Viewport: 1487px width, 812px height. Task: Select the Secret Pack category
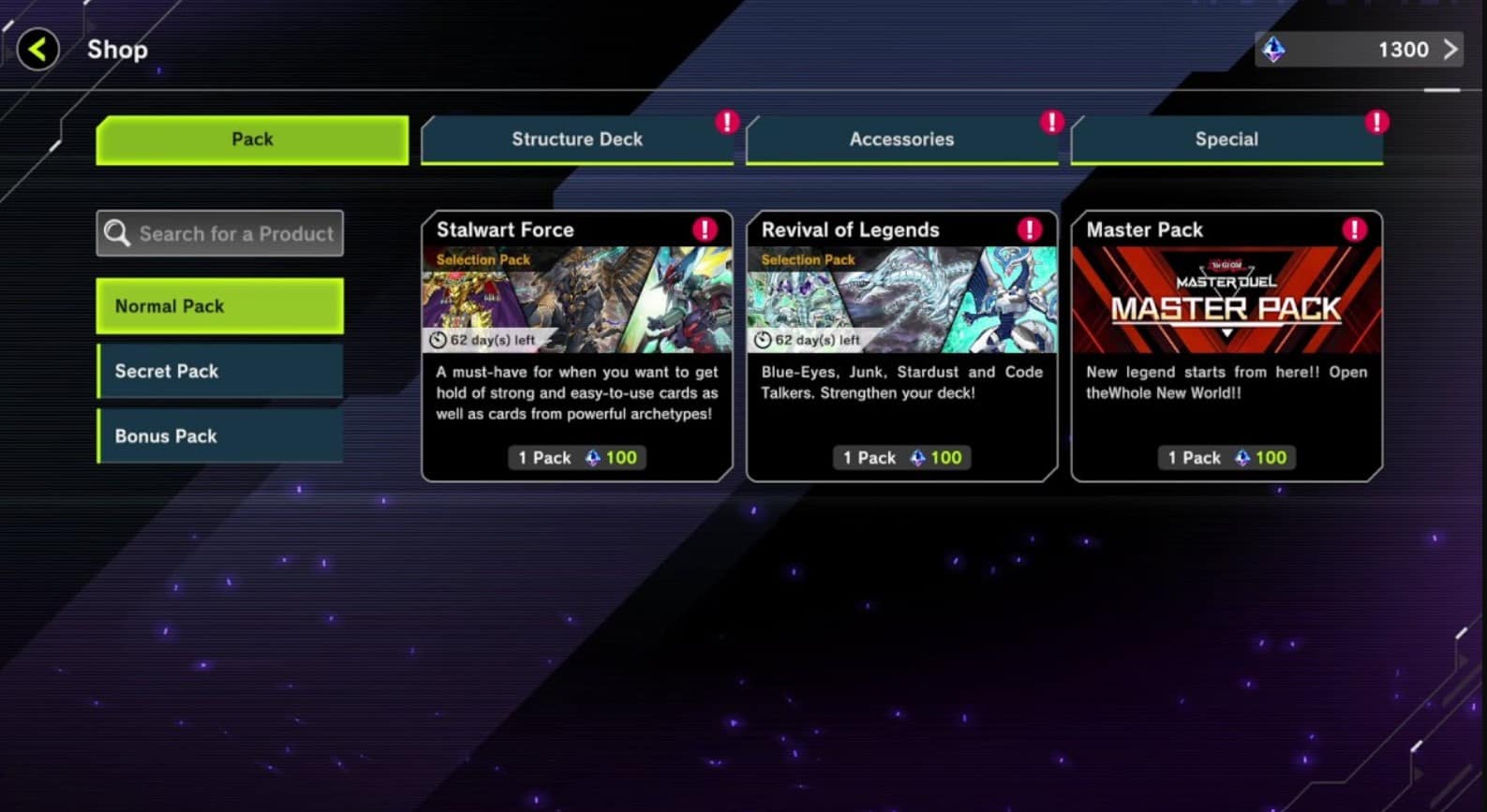click(219, 371)
